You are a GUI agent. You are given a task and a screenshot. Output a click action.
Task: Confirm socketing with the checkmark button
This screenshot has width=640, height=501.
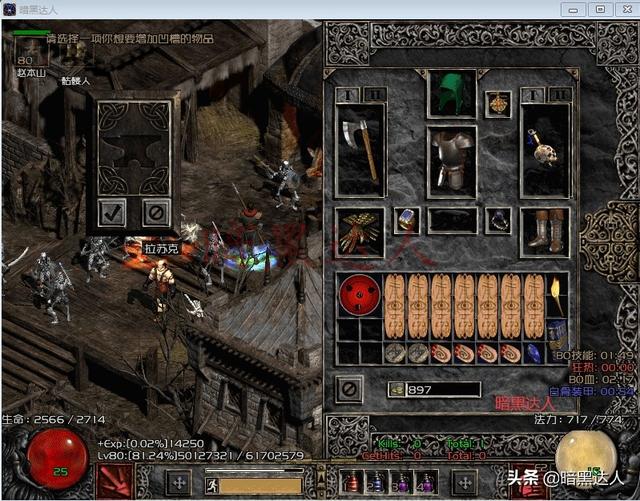113,211
